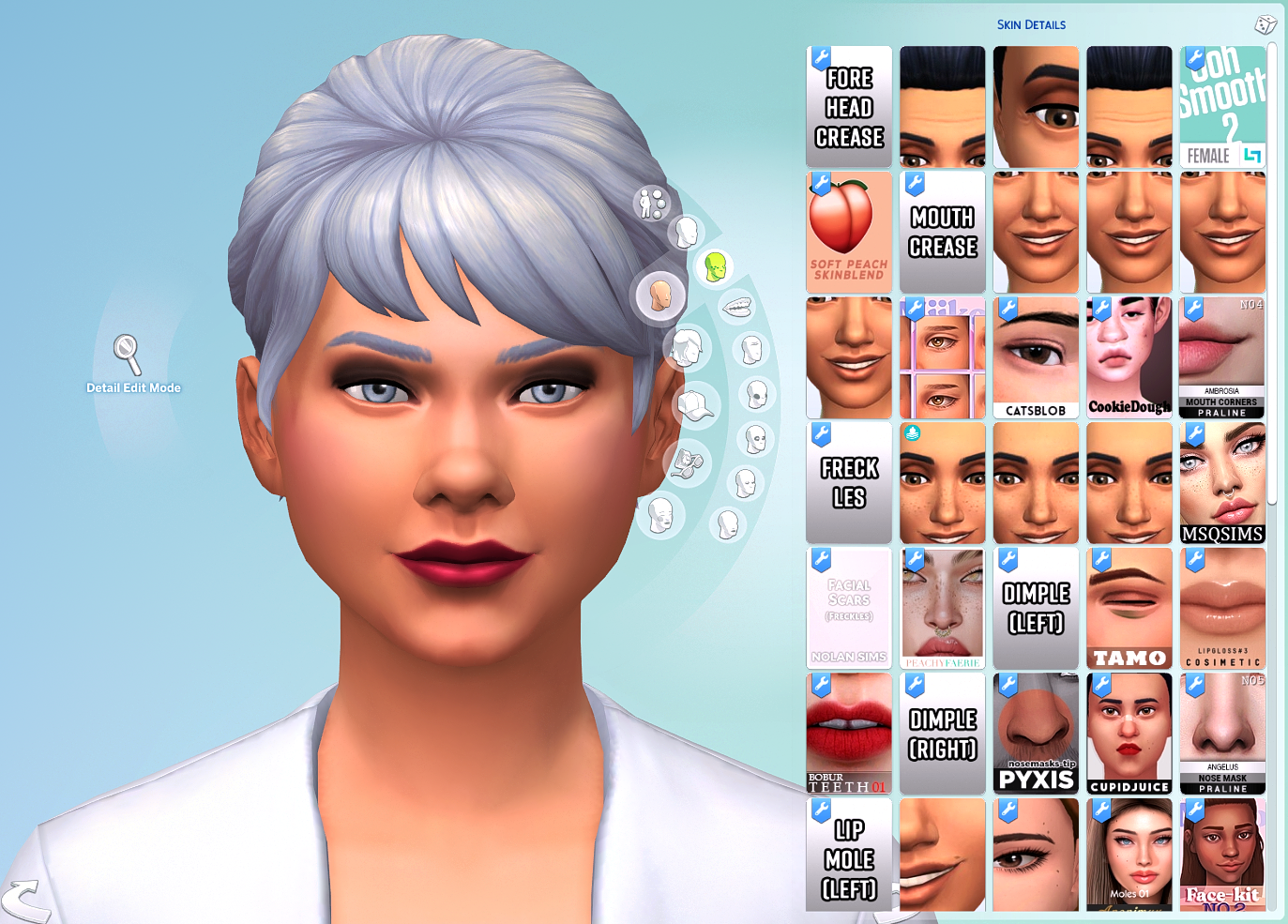Click the currently active Skin Details head icon
This screenshot has width=1288, height=924.
click(659, 296)
